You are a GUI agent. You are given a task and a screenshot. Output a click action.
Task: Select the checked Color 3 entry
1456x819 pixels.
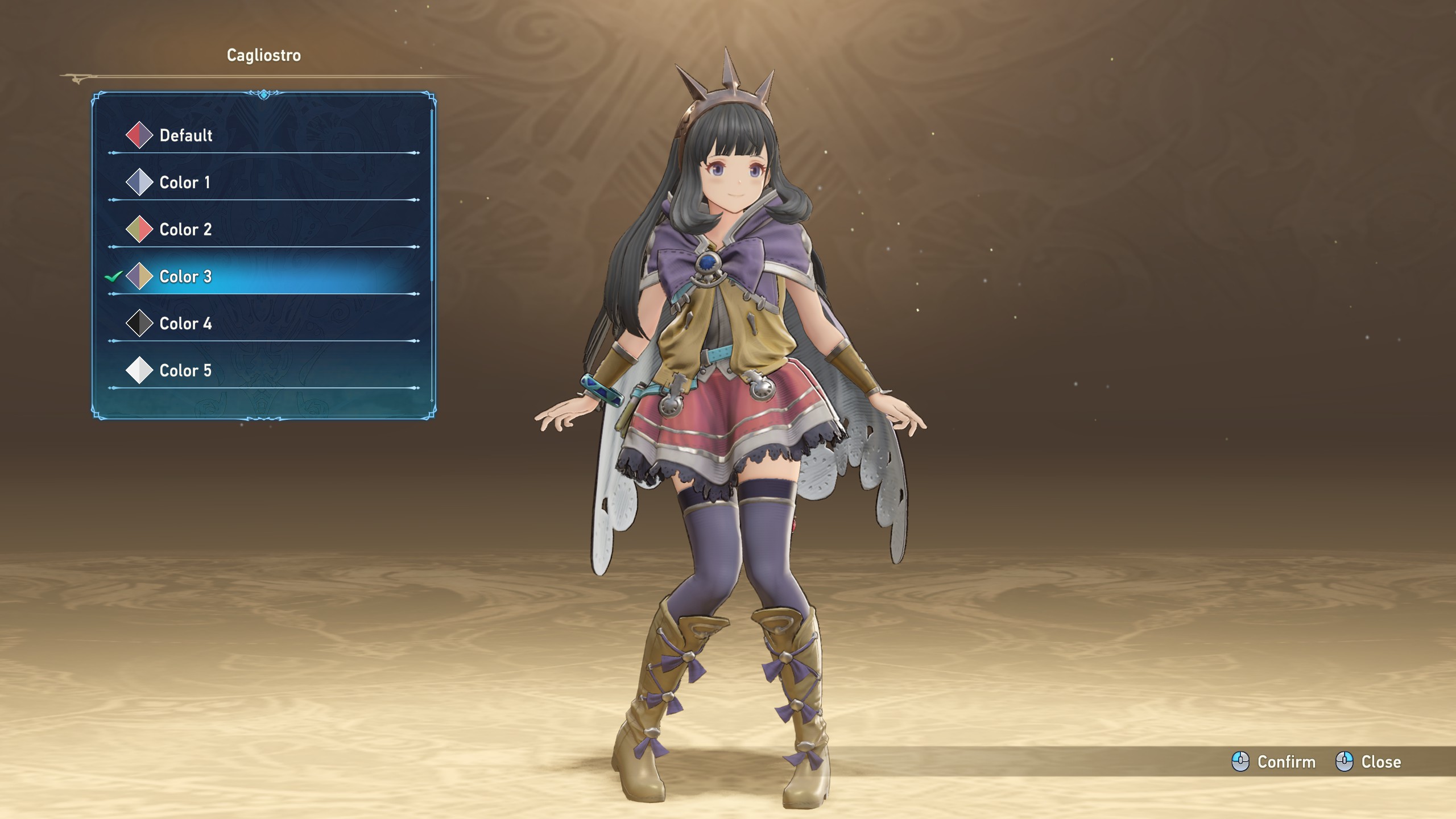pyautogui.click(x=185, y=277)
